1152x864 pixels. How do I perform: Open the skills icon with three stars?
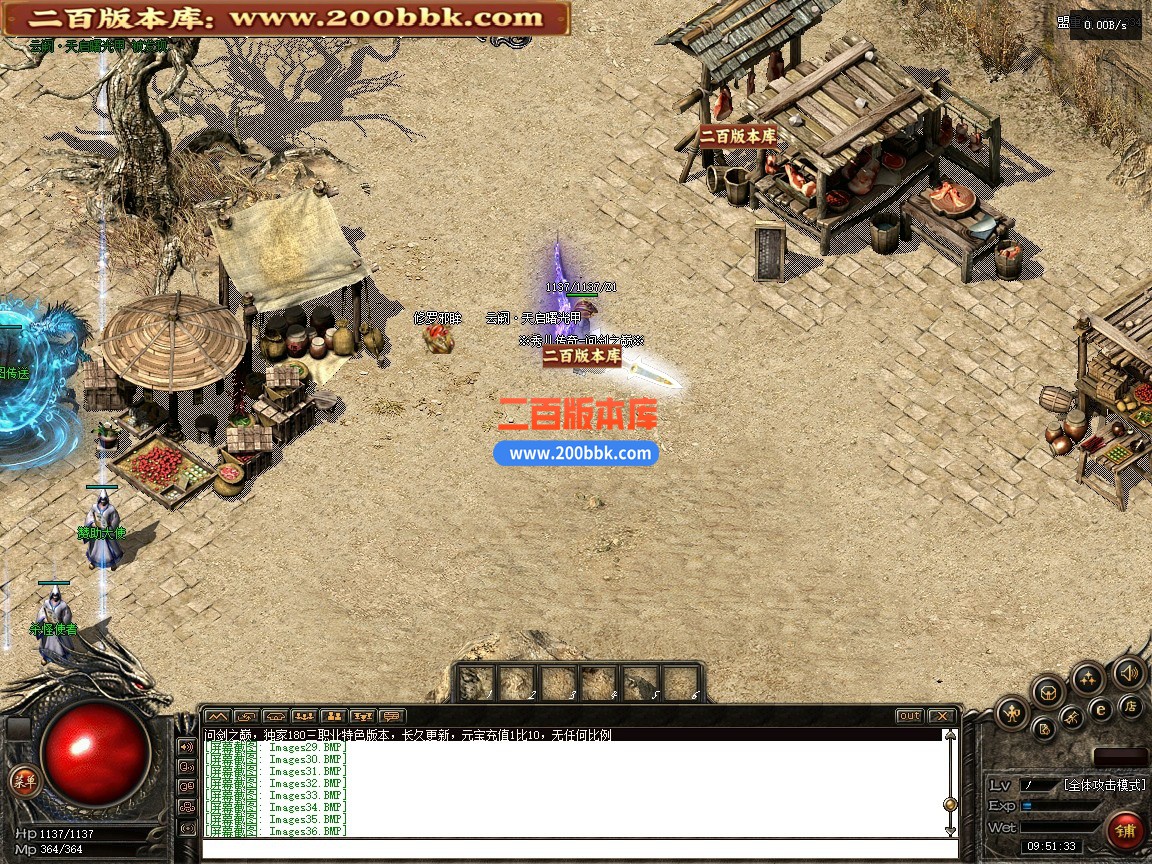pyautogui.click(x=1087, y=679)
